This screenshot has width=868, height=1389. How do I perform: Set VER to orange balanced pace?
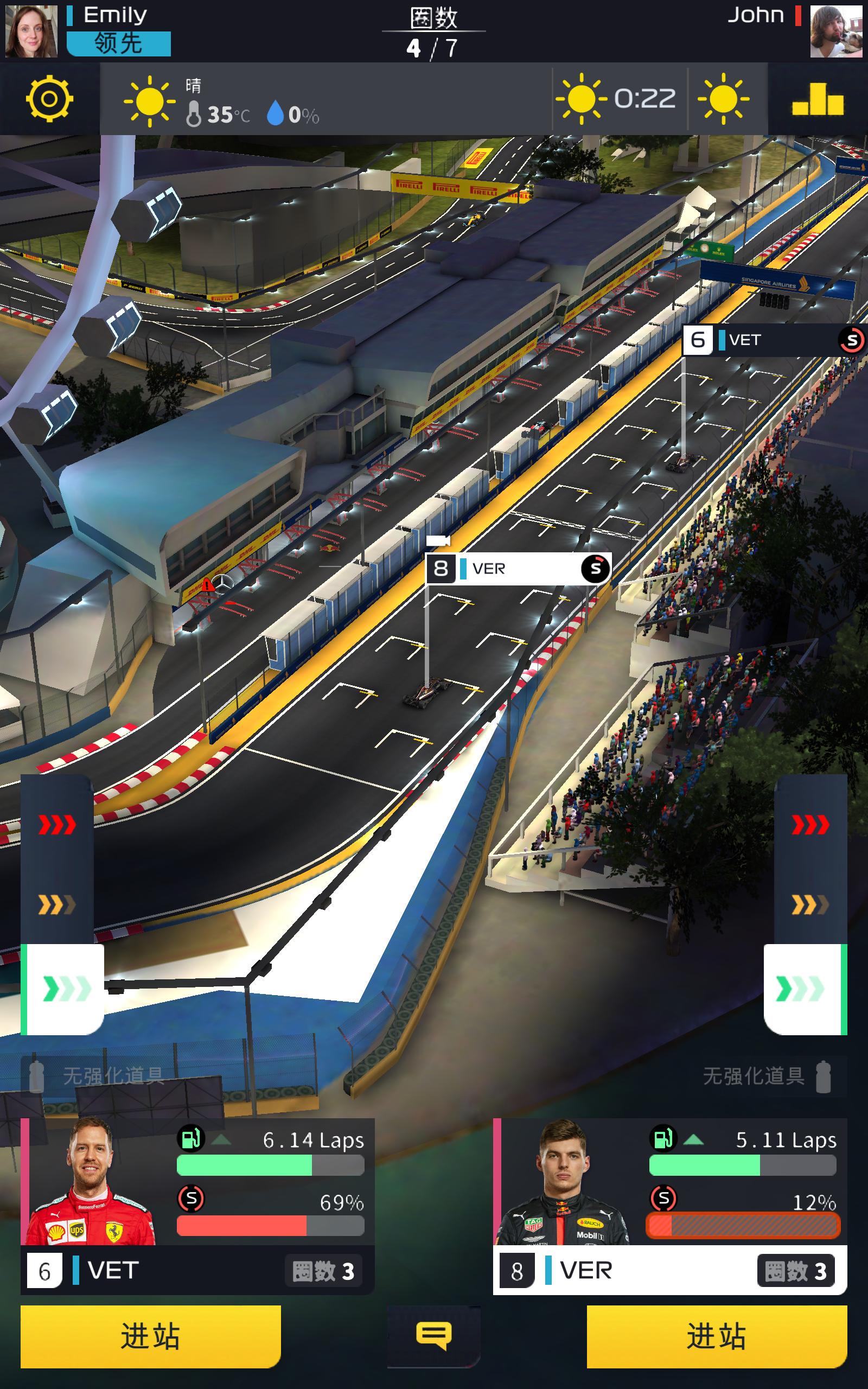(x=810, y=905)
